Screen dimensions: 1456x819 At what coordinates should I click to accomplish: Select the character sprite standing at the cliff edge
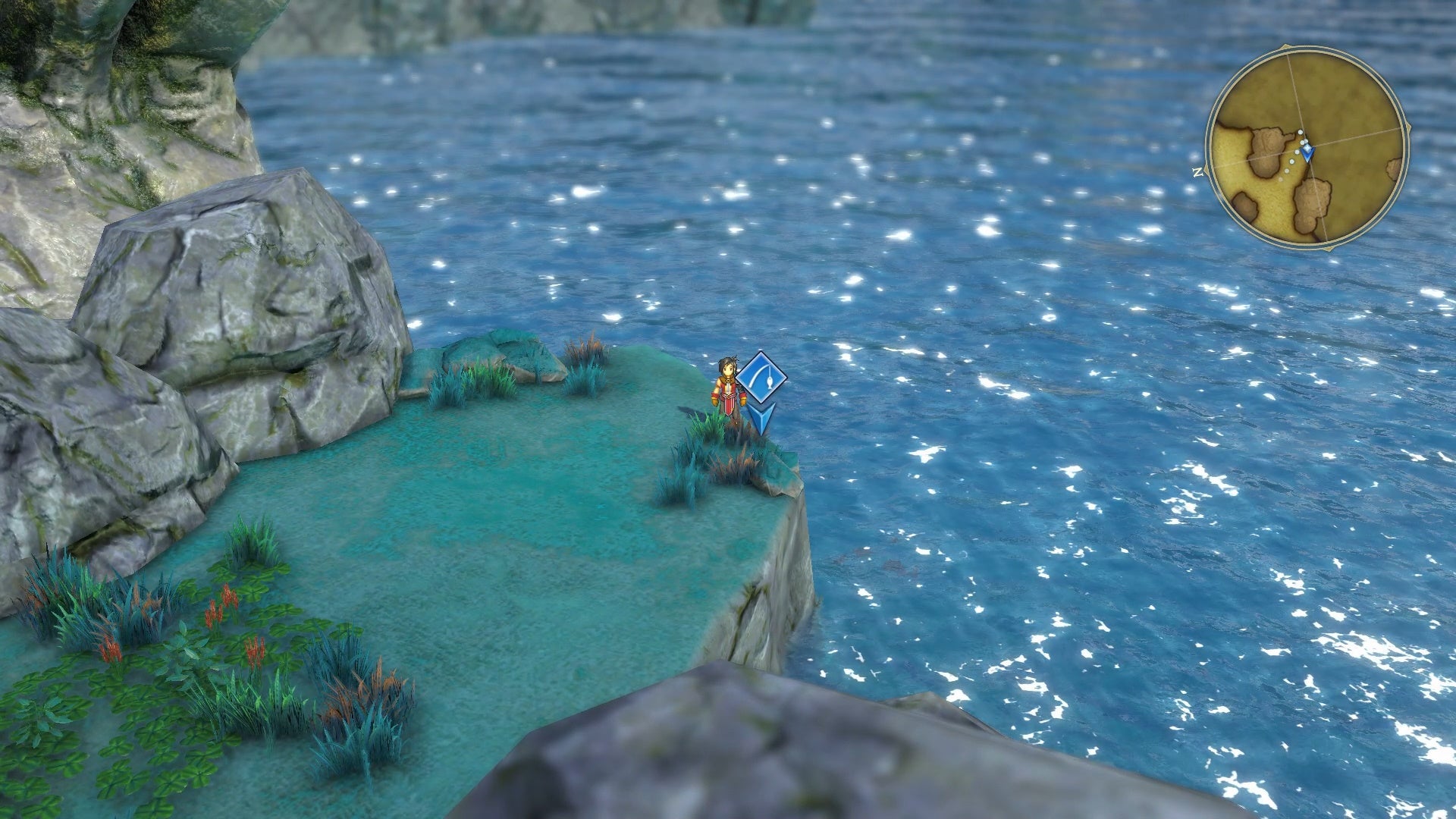coord(728,387)
